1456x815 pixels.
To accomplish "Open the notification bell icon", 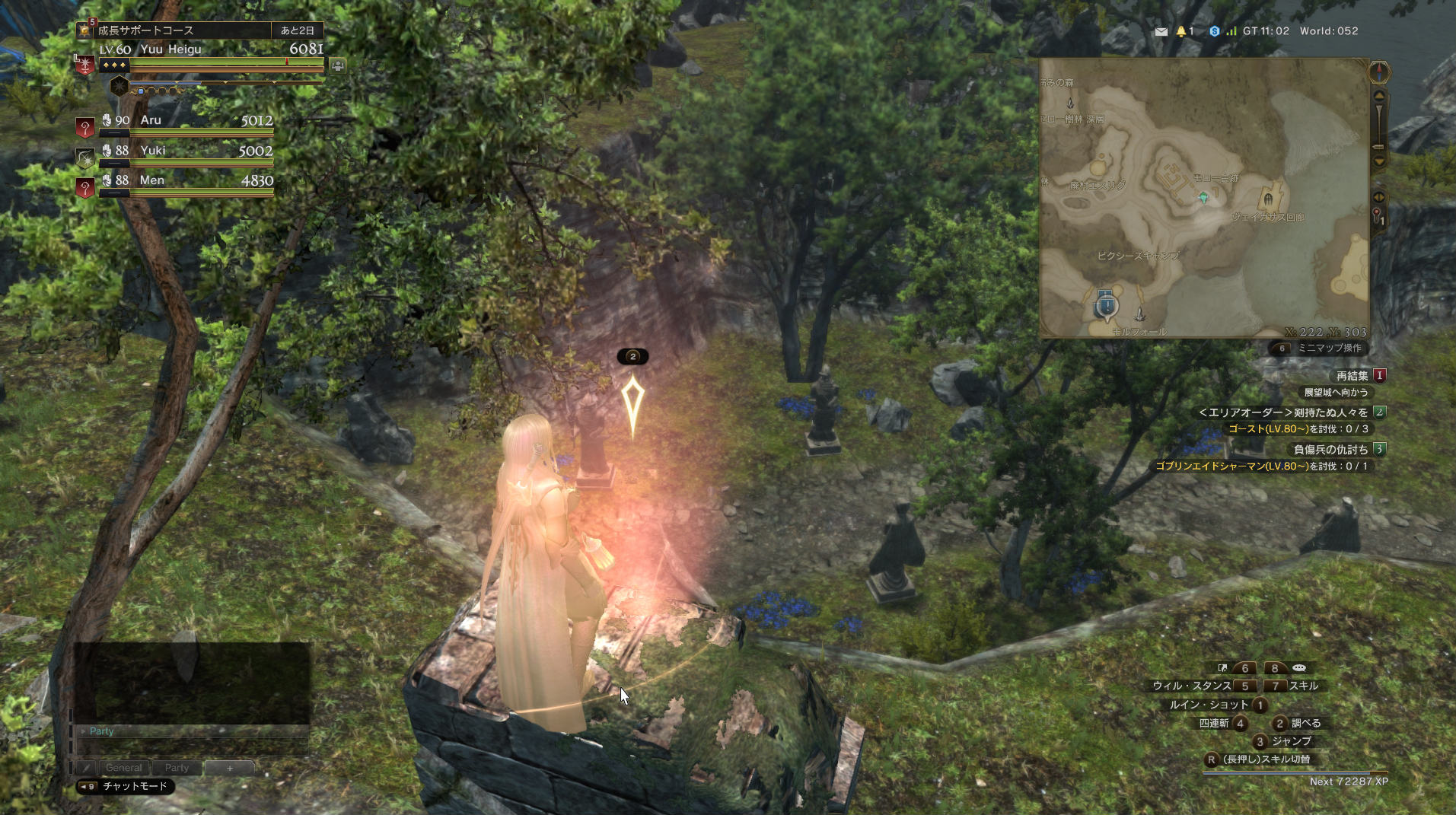I will (1181, 31).
